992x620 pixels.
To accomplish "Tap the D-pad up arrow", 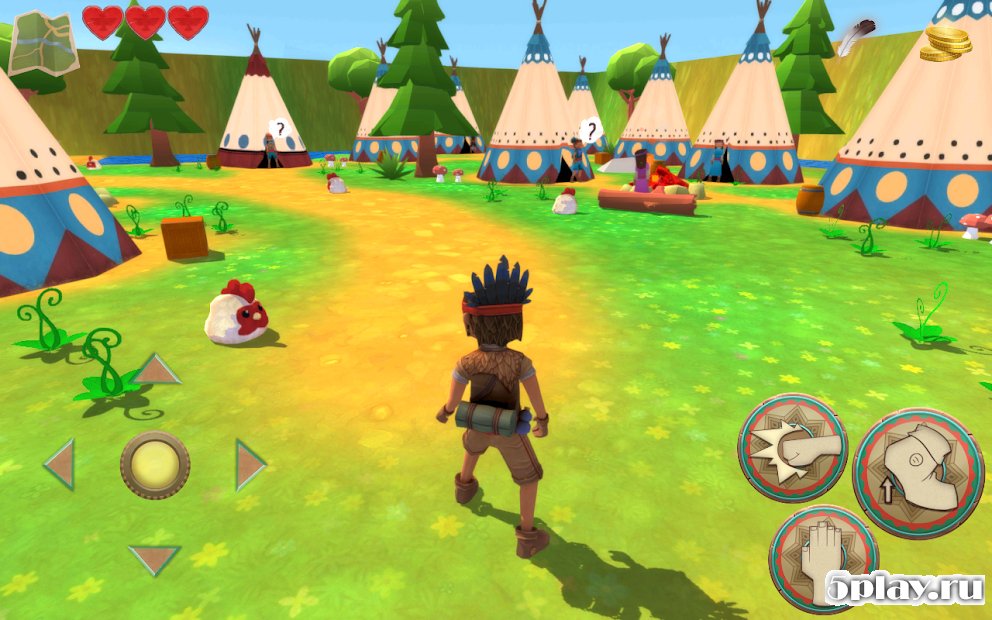I will pos(156,371).
